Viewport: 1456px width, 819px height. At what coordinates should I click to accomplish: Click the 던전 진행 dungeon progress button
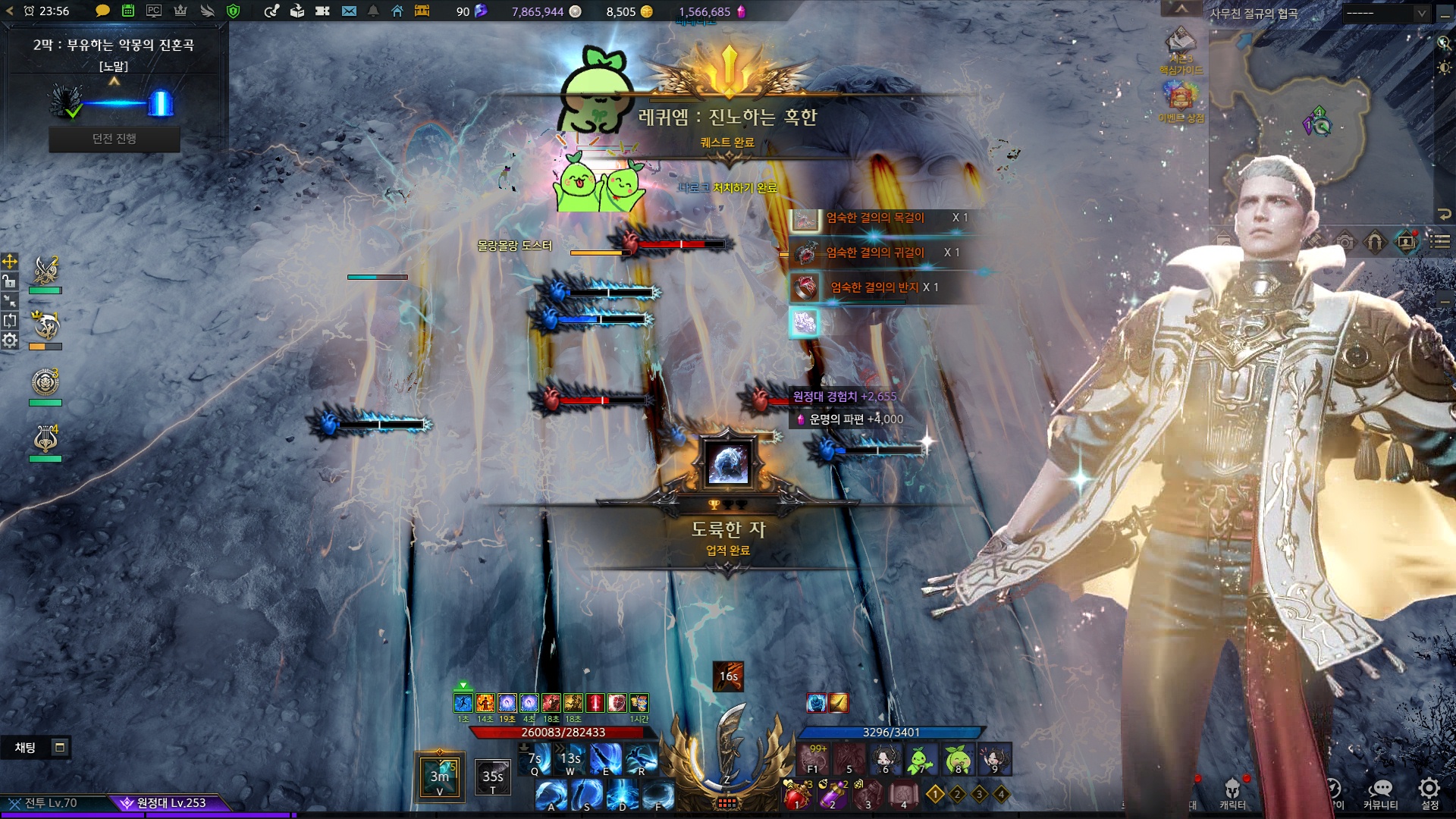coord(114,139)
